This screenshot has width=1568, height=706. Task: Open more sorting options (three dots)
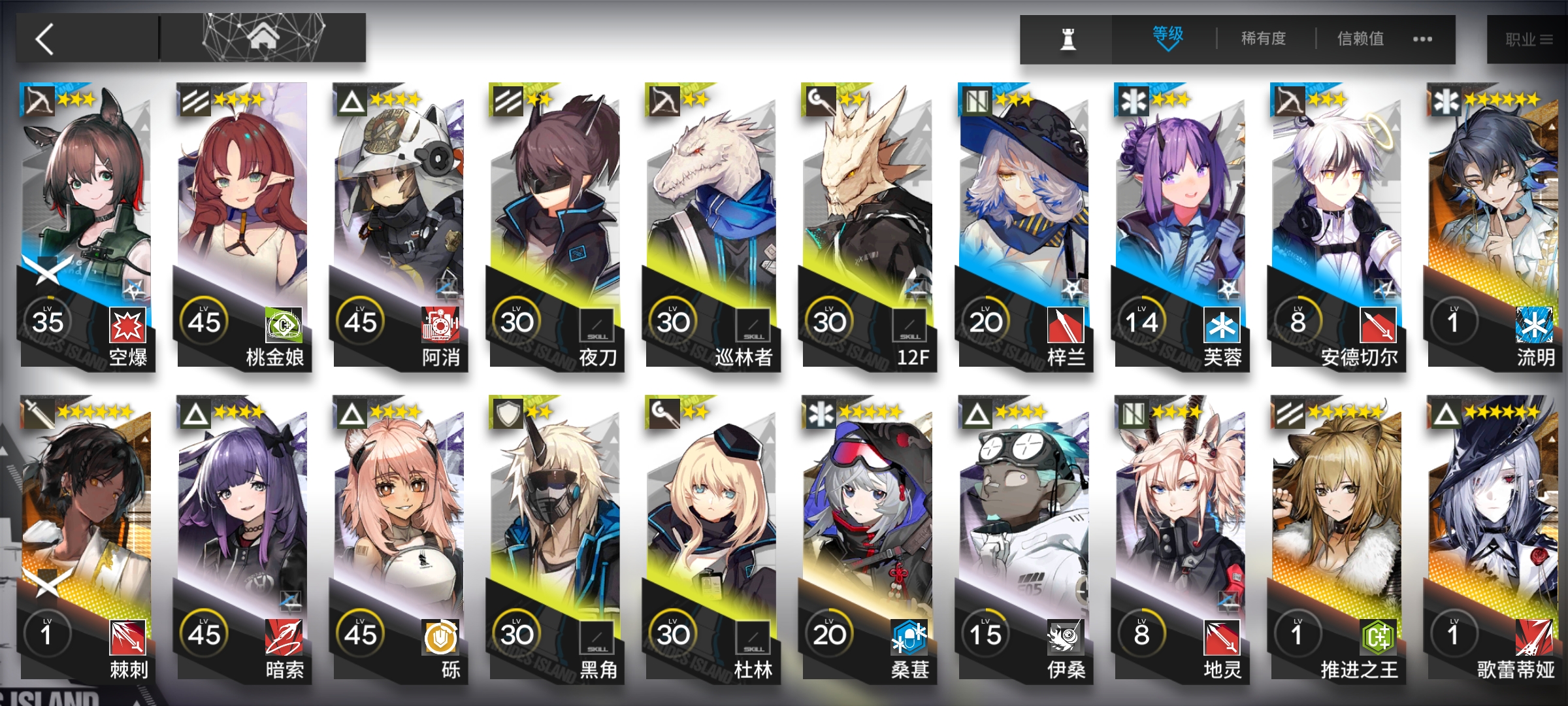(1422, 39)
